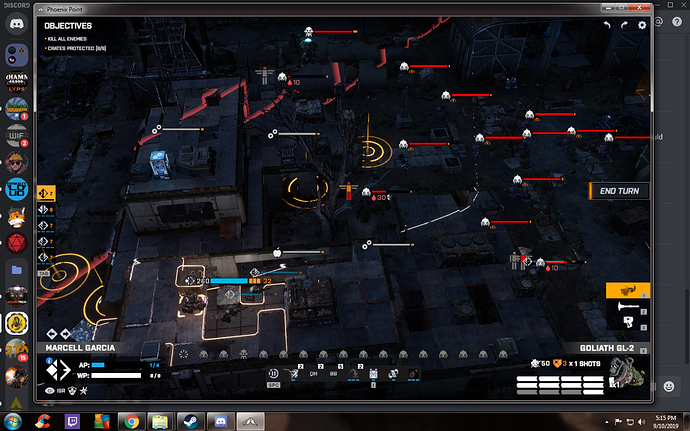The height and width of the screenshot is (431, 690).
Task: Activate the overwatch ability icon
Action: pyautogui.click(x=272, y=375)
